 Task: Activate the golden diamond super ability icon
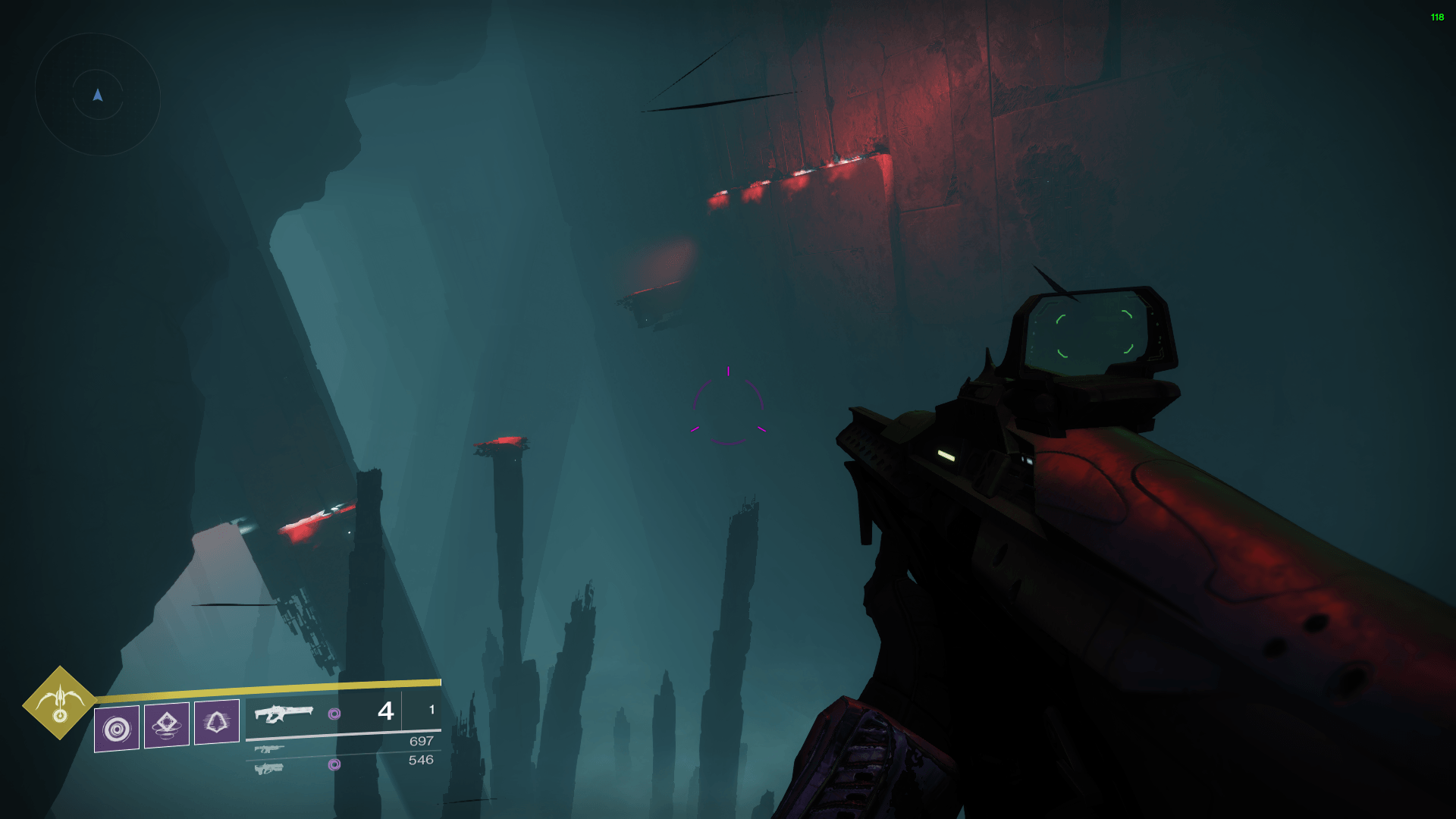click(x=60, y=703)
